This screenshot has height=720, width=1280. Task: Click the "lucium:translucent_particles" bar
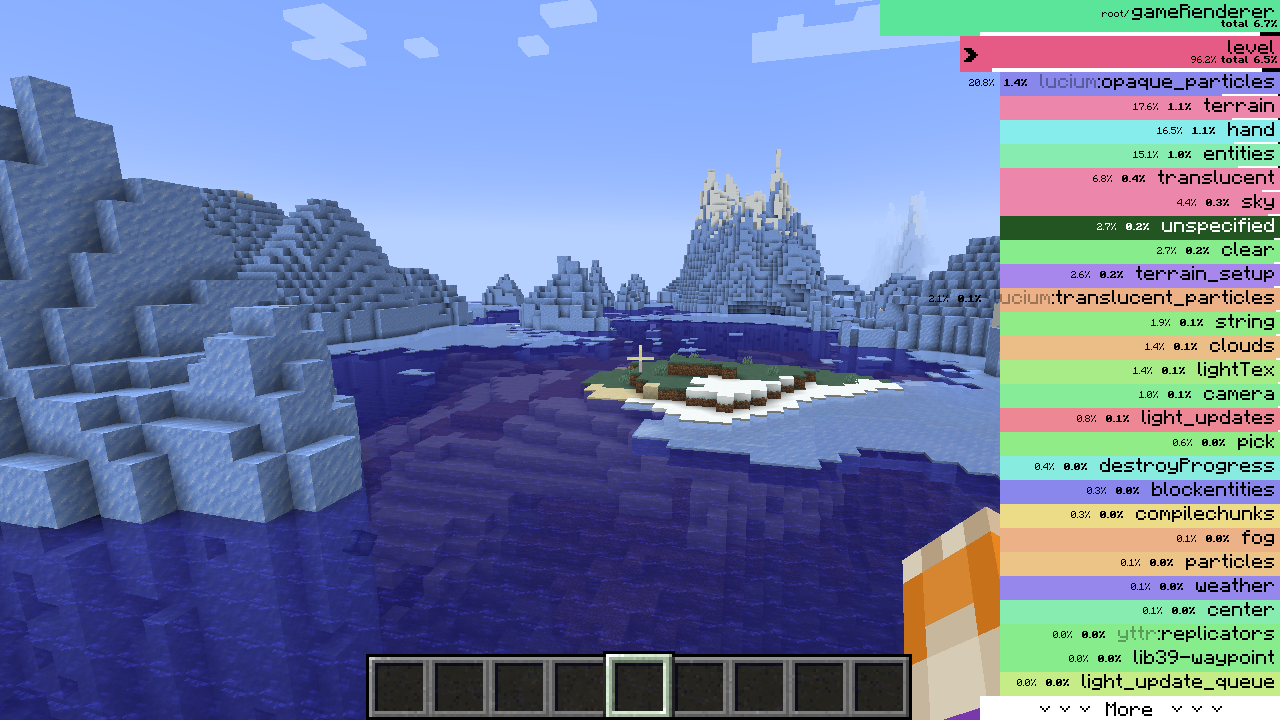(1140, 297)
